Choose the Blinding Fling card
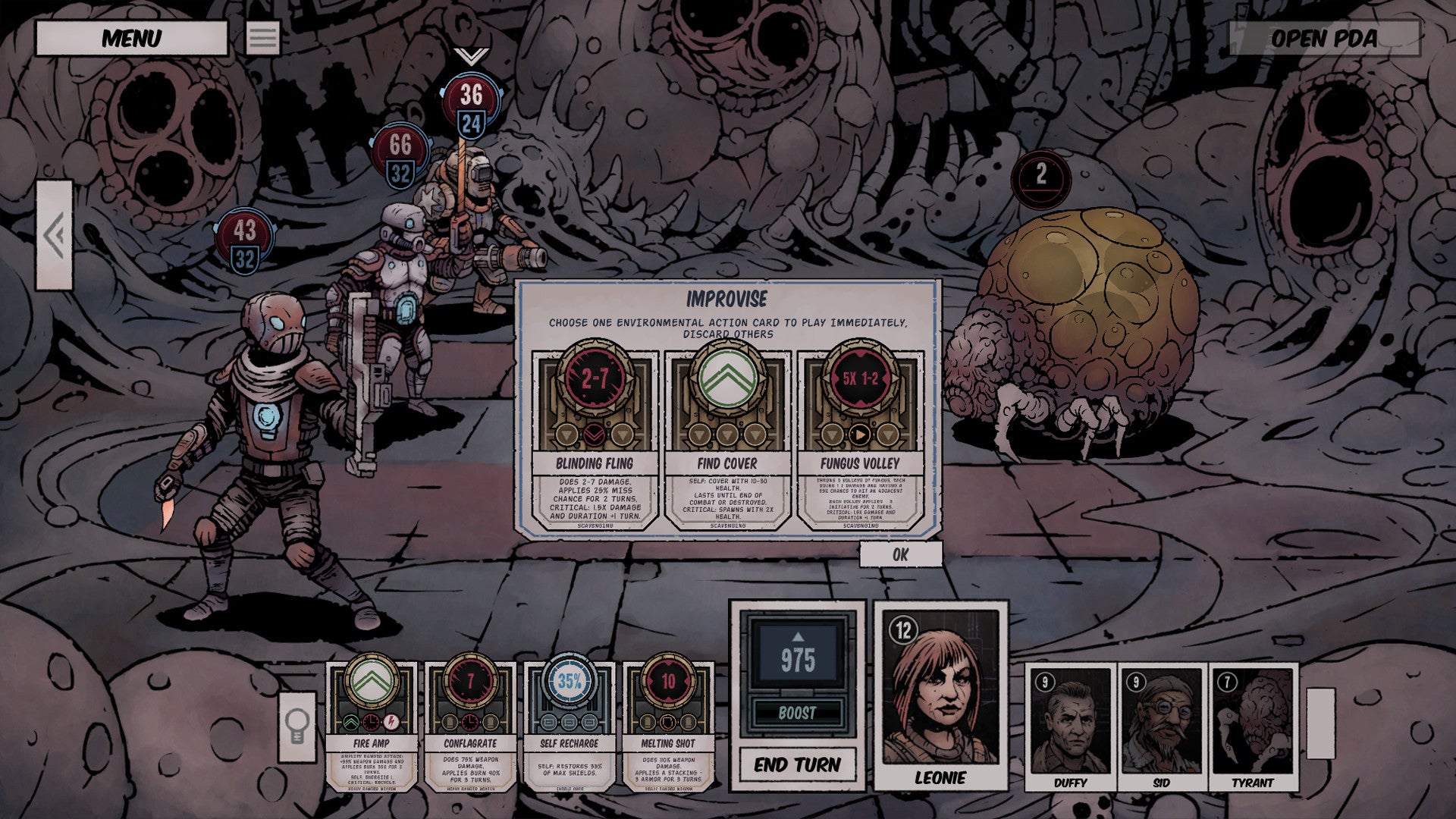Screen dimensions: 1456x819 (594, 440)
